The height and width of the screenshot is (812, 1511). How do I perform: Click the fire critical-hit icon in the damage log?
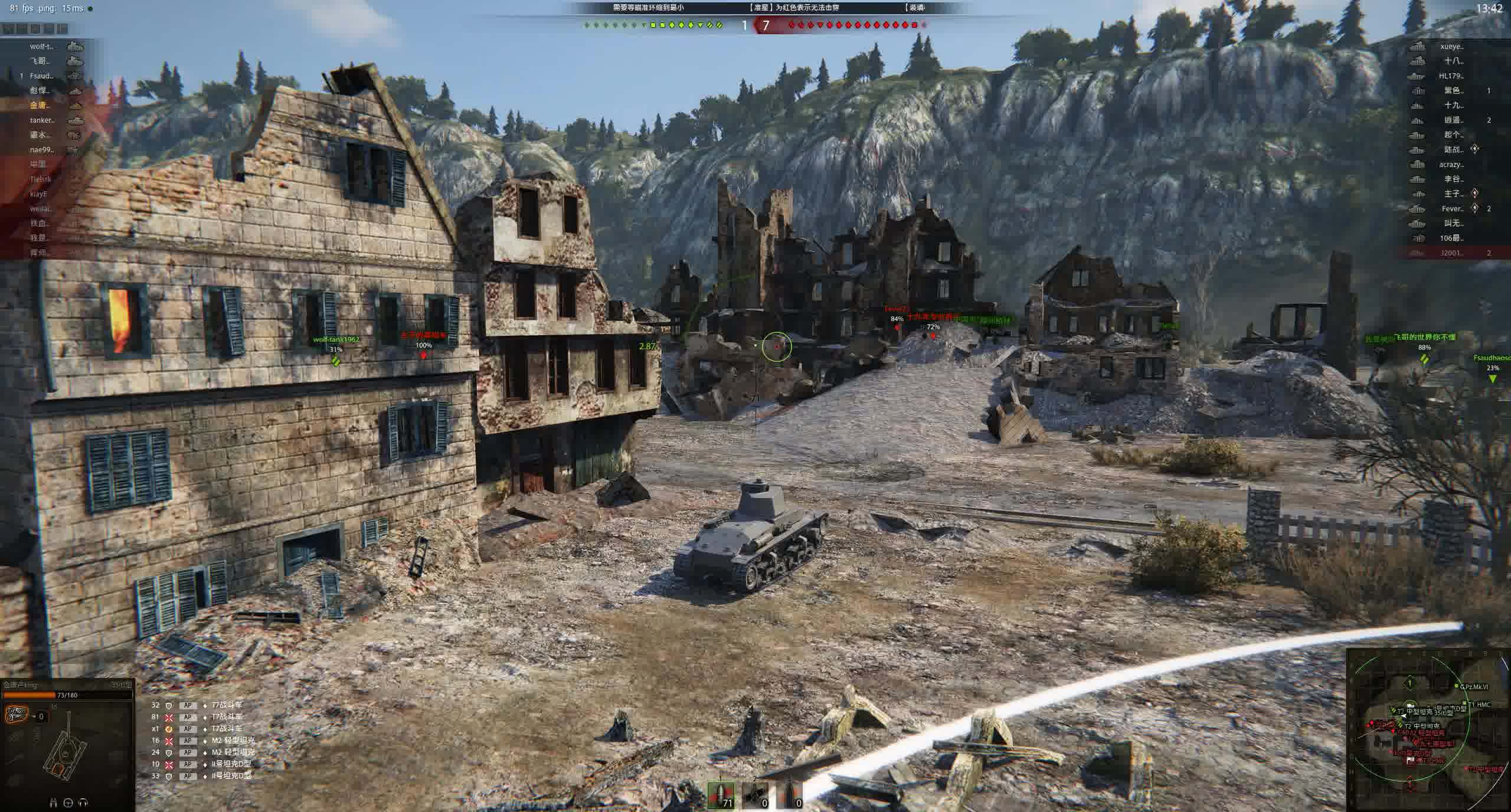pyautogui.click(x=169, y=730)
